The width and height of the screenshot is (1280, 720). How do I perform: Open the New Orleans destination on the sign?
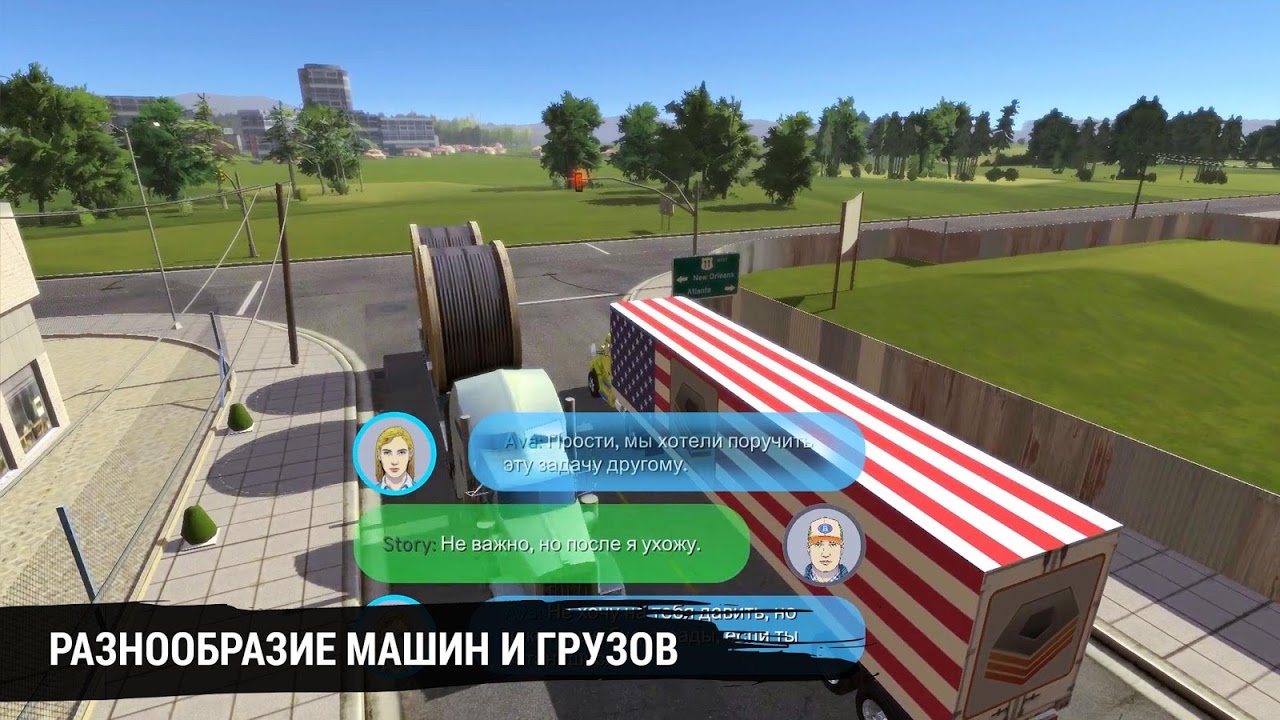pos(714,276)
